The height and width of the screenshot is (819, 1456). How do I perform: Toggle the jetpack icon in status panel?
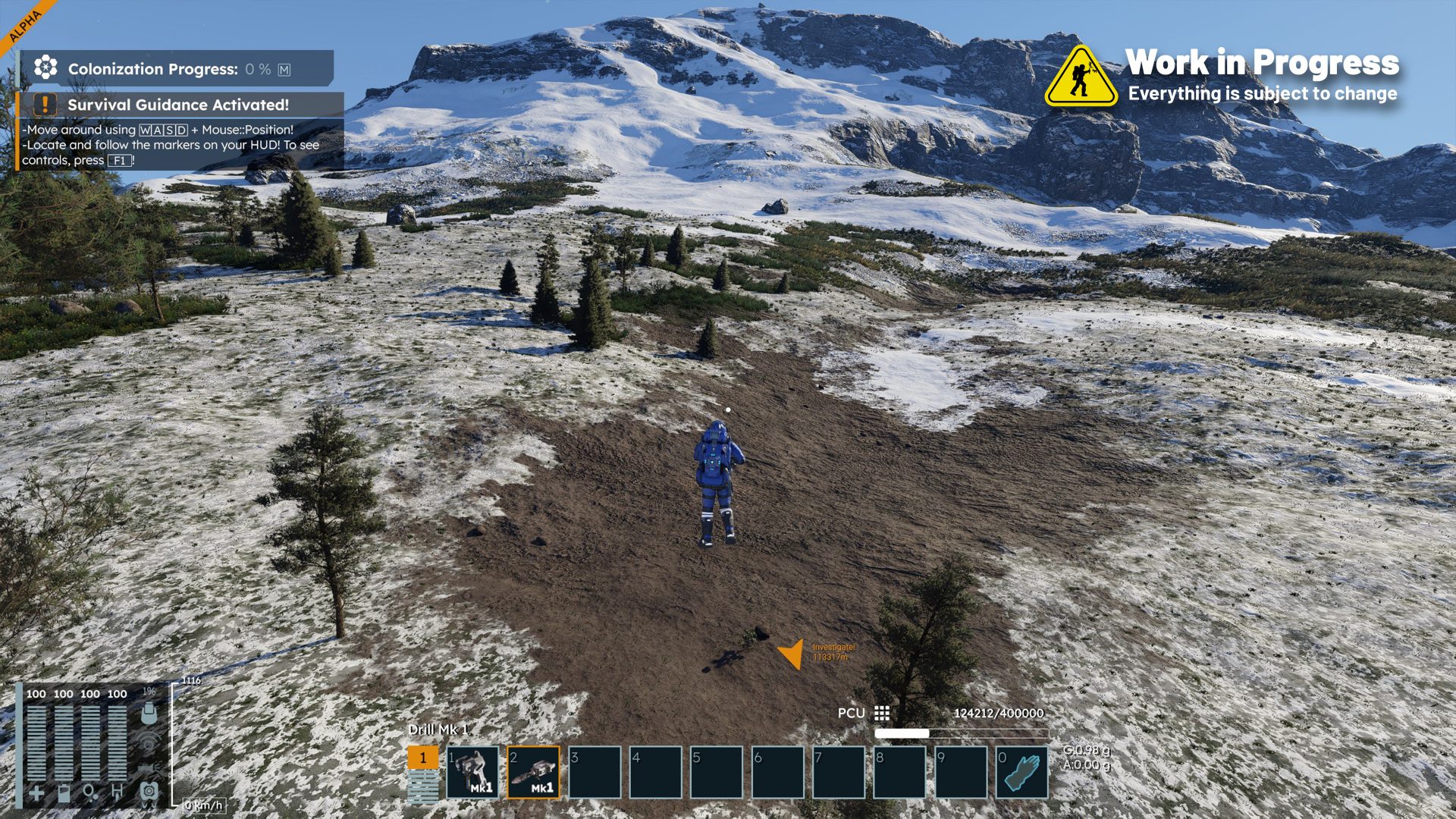tap(149, 791)
